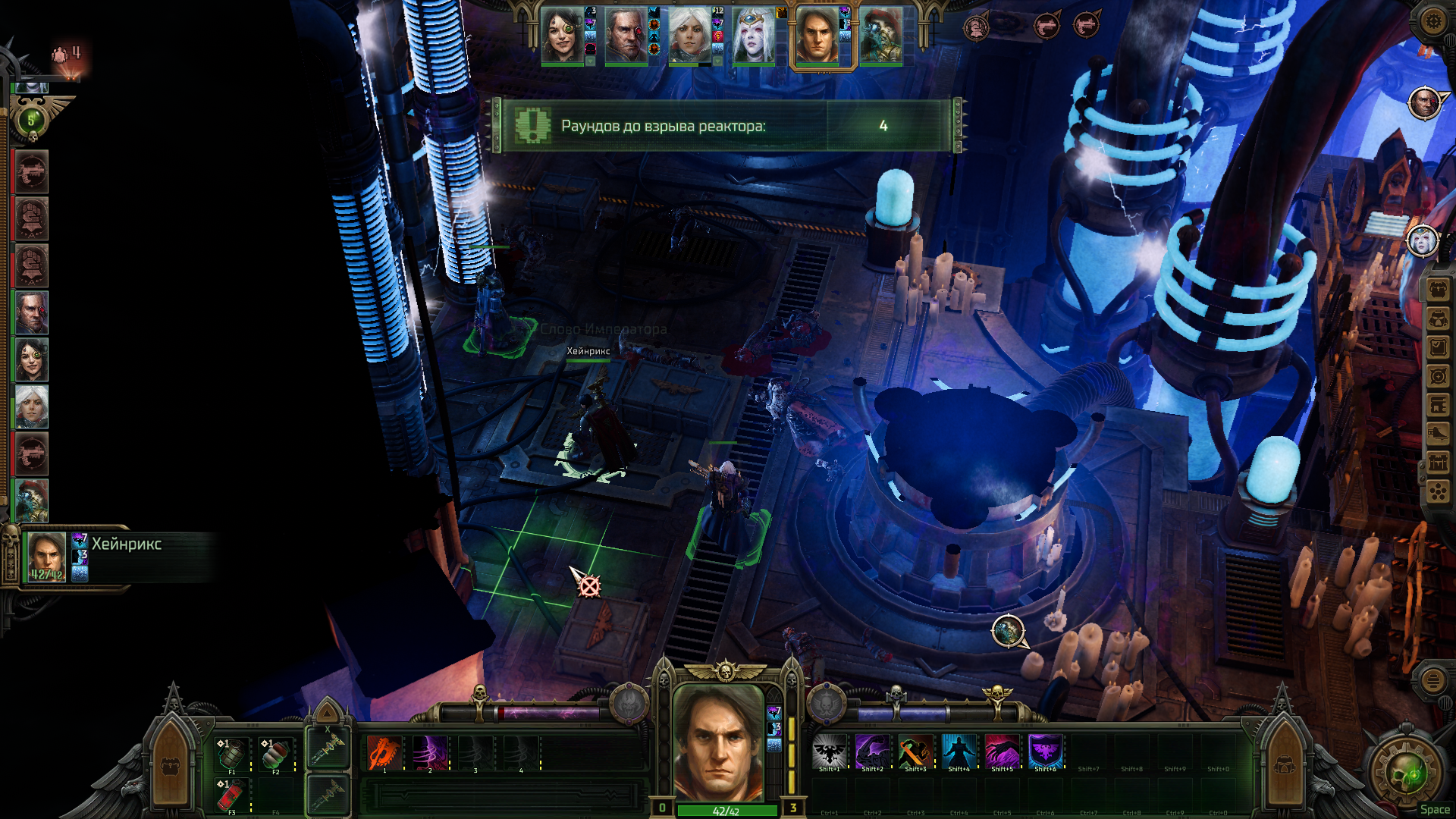Viewport: 1456px width, 819px height.
Task: Select the cyborg-eyed man in initiative tracker
Action: 32,312
